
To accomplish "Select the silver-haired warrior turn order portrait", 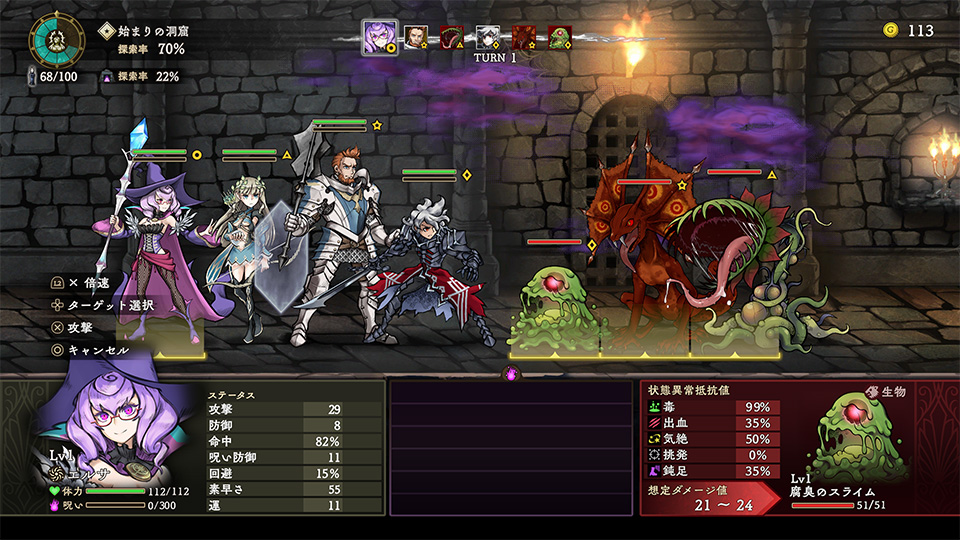I will tap(488, 38).
